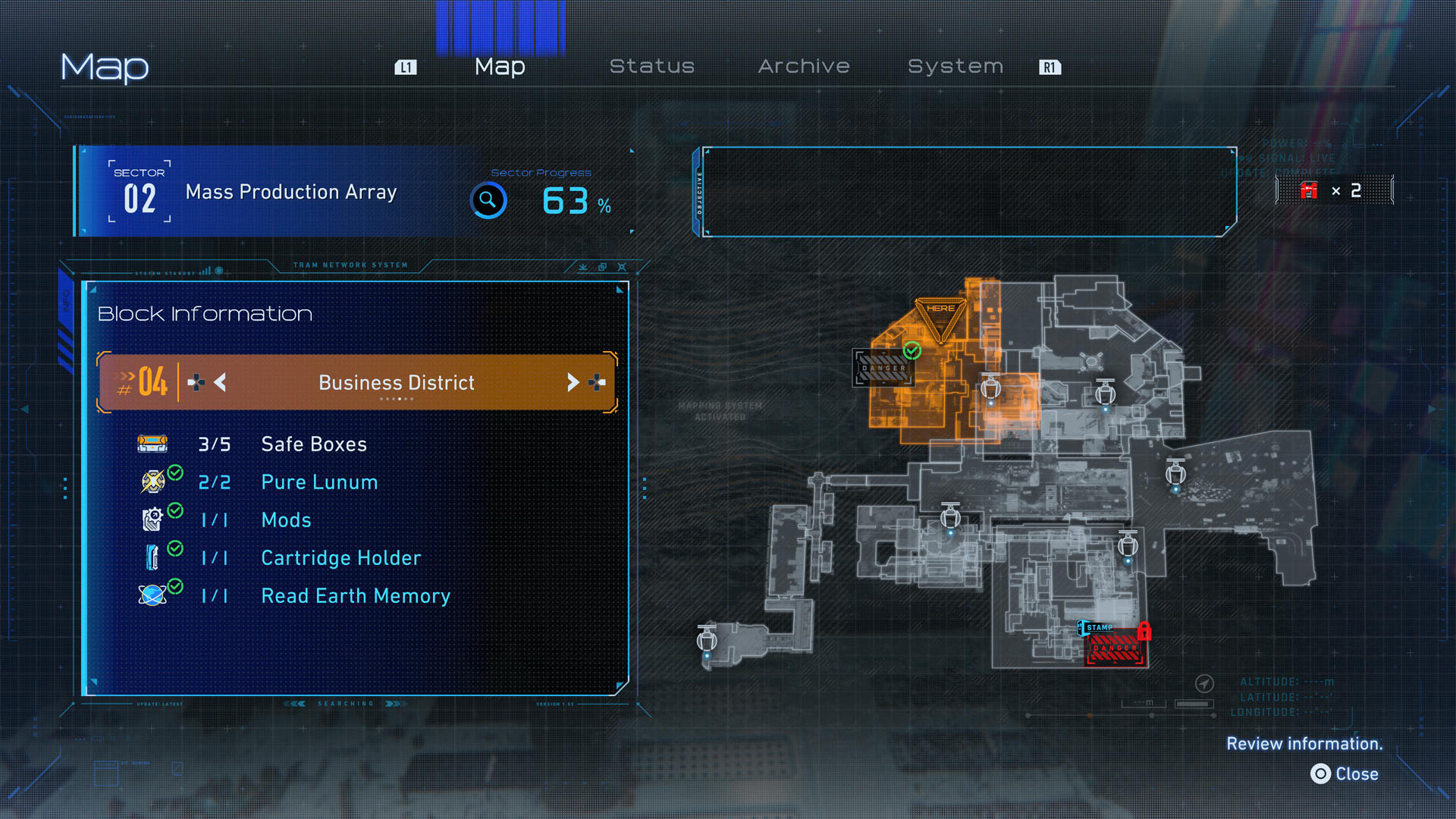Click the green checkmark beside Pure Lunum
This screenshot has height=819, width=1456.
pos(177,474)
